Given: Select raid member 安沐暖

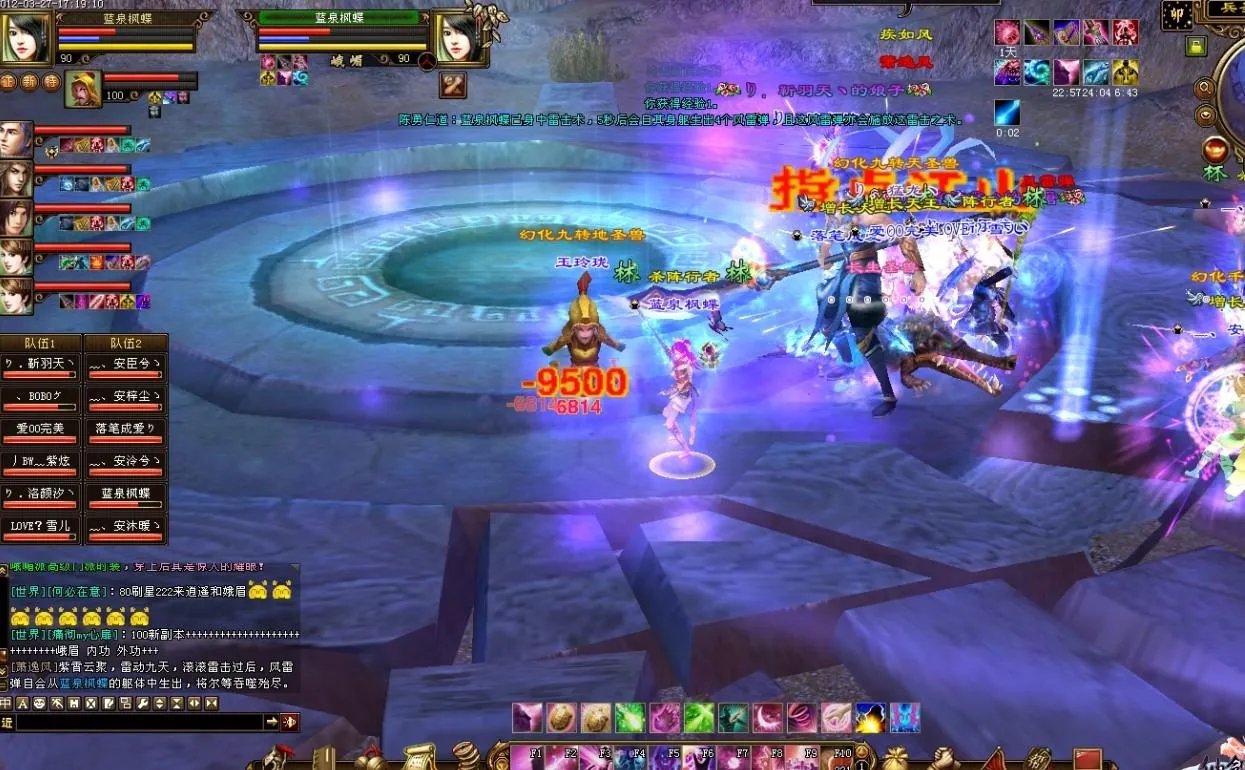Looking at the screenshot, I should pos(125,529).
